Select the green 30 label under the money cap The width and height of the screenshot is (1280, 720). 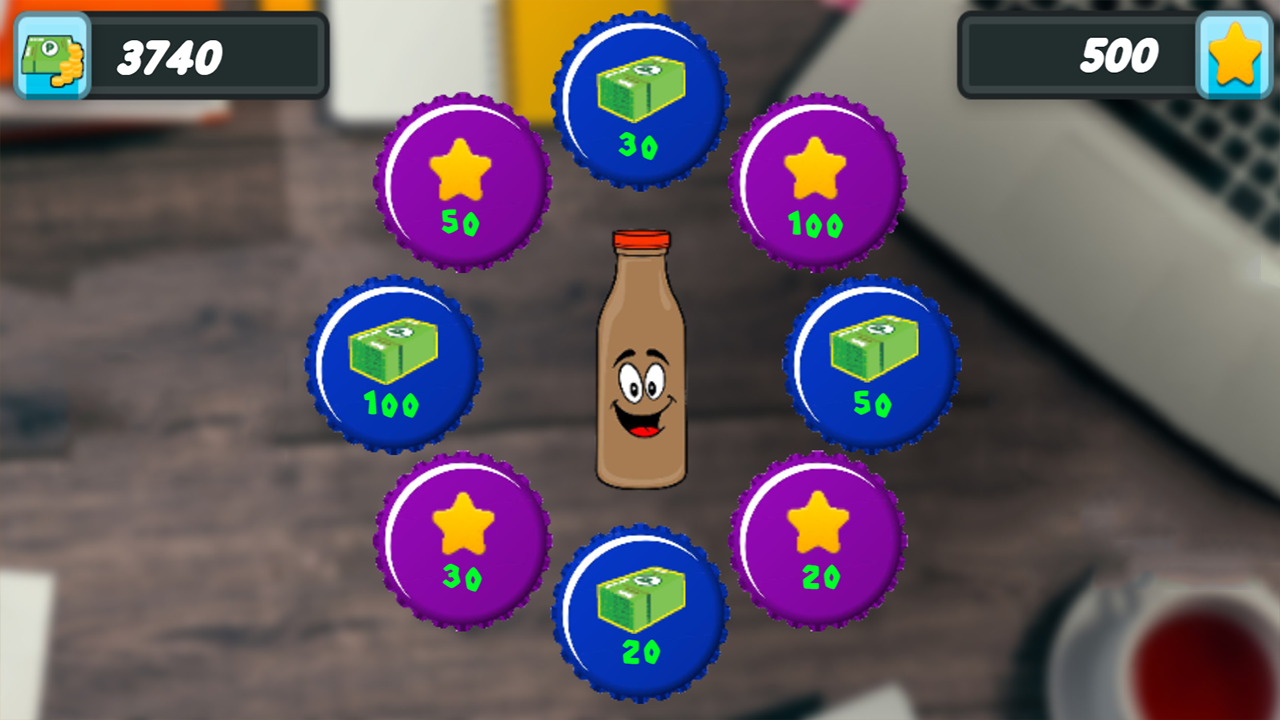pyautogui.click(x=640, y=145)
